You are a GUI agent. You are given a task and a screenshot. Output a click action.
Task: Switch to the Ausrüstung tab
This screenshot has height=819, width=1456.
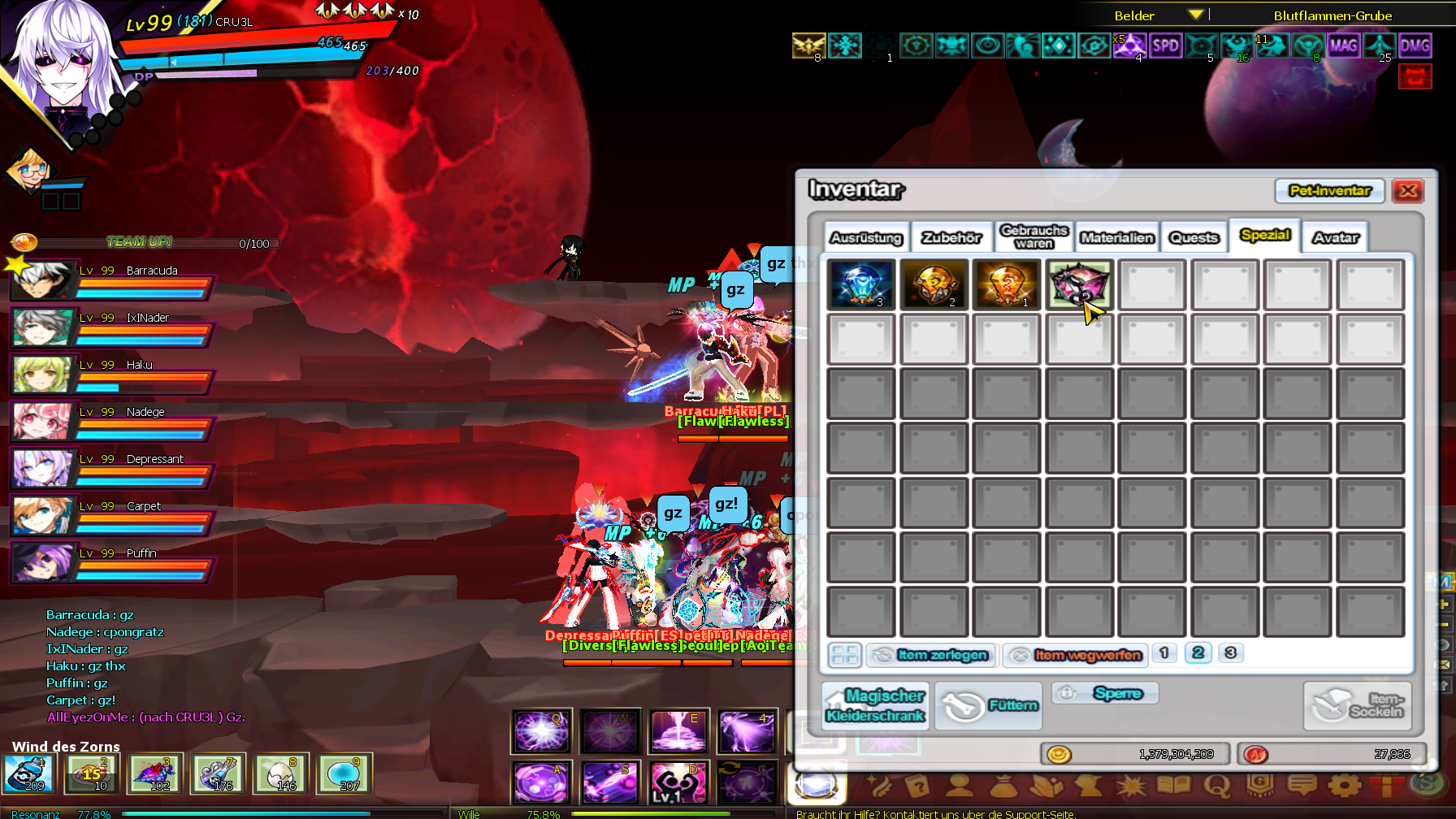pyautogui.click(x=866, y=237)
